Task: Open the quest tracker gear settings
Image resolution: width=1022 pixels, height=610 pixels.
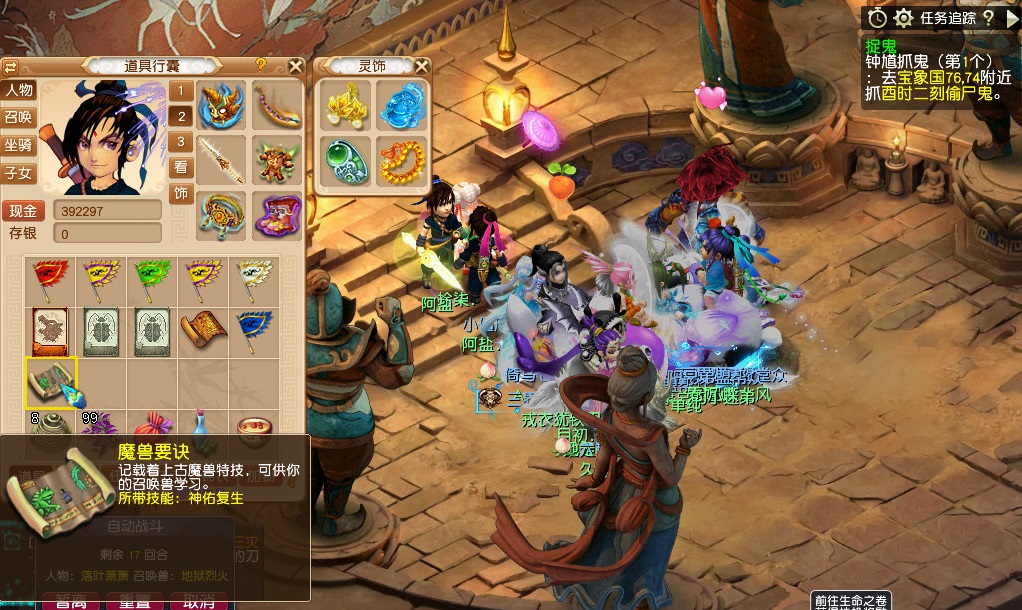Action: coord(903,18)
